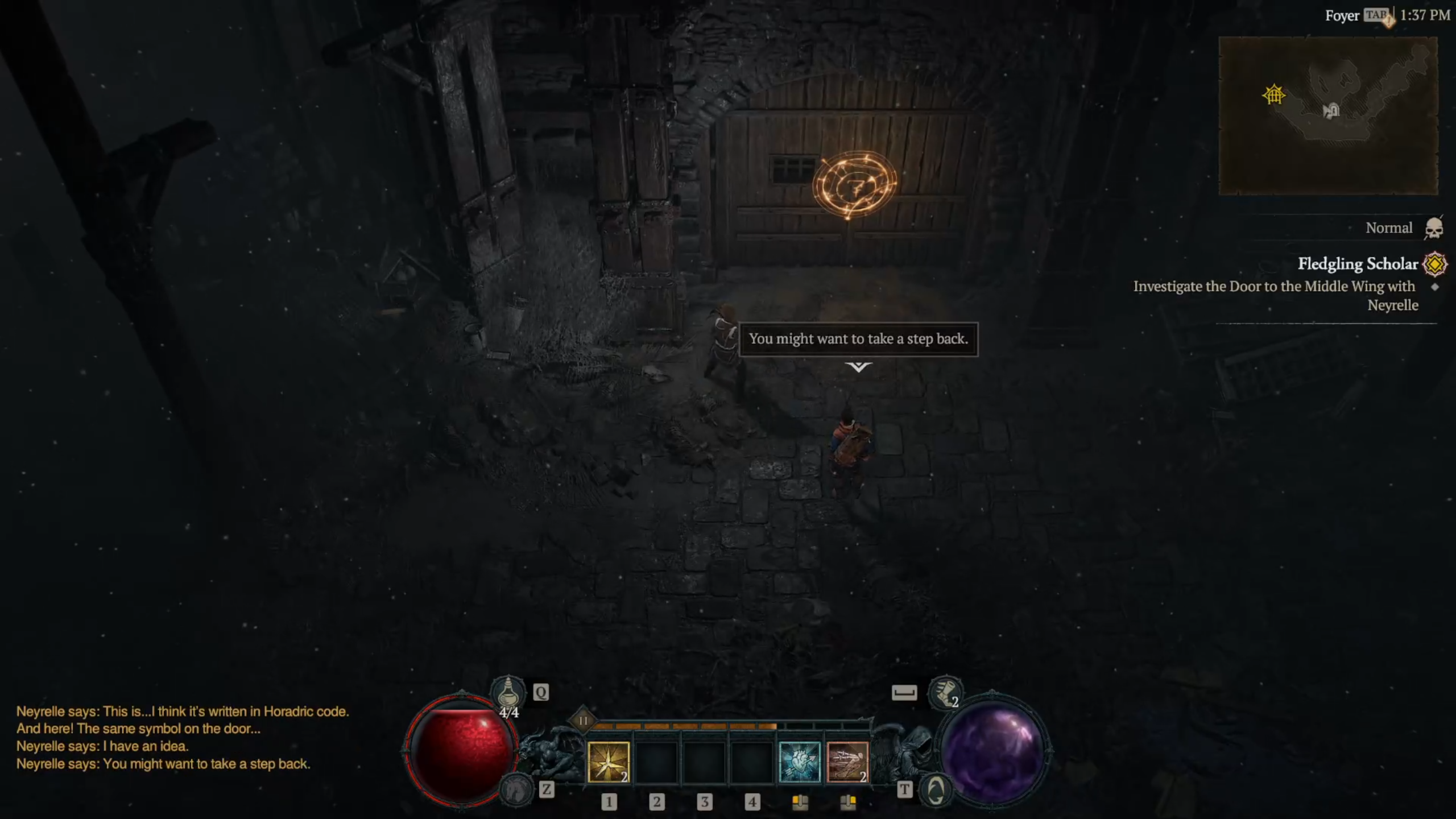
Task: Trigger the red arrow-volley skill
Action: click(x=847, y=762)
